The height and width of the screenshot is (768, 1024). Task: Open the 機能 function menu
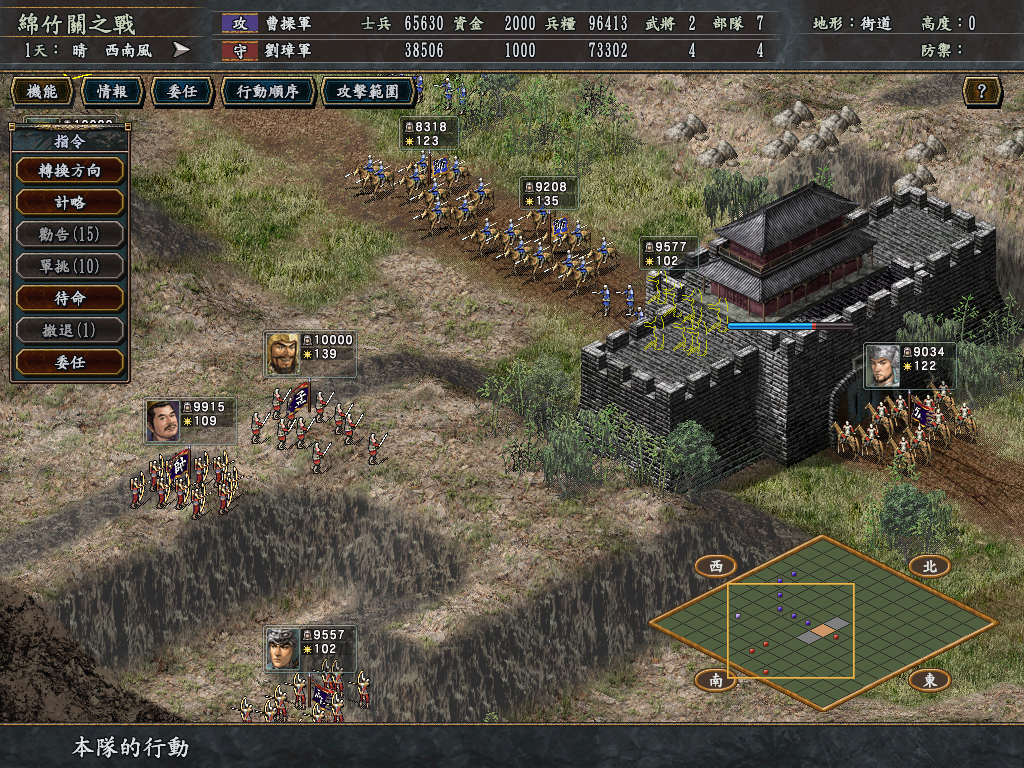click(x=42, y=92)
